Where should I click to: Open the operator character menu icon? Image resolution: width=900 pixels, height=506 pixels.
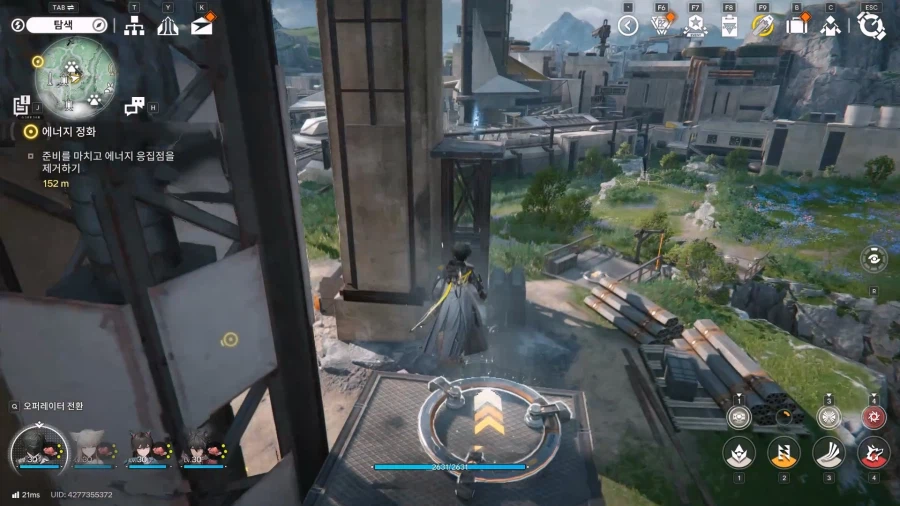tap(830, 25)
